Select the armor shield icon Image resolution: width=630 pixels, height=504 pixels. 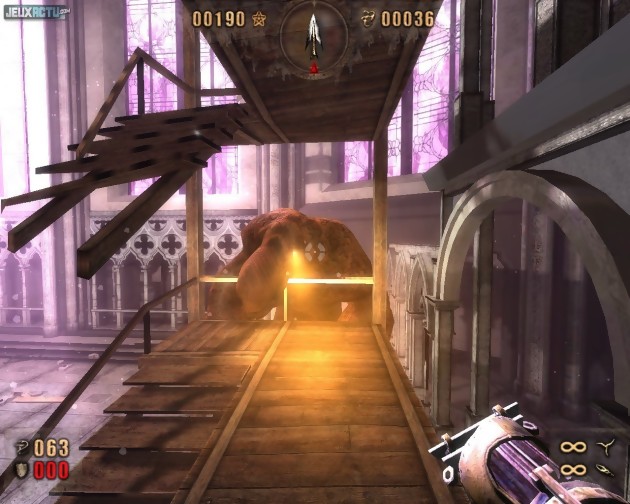22,470
